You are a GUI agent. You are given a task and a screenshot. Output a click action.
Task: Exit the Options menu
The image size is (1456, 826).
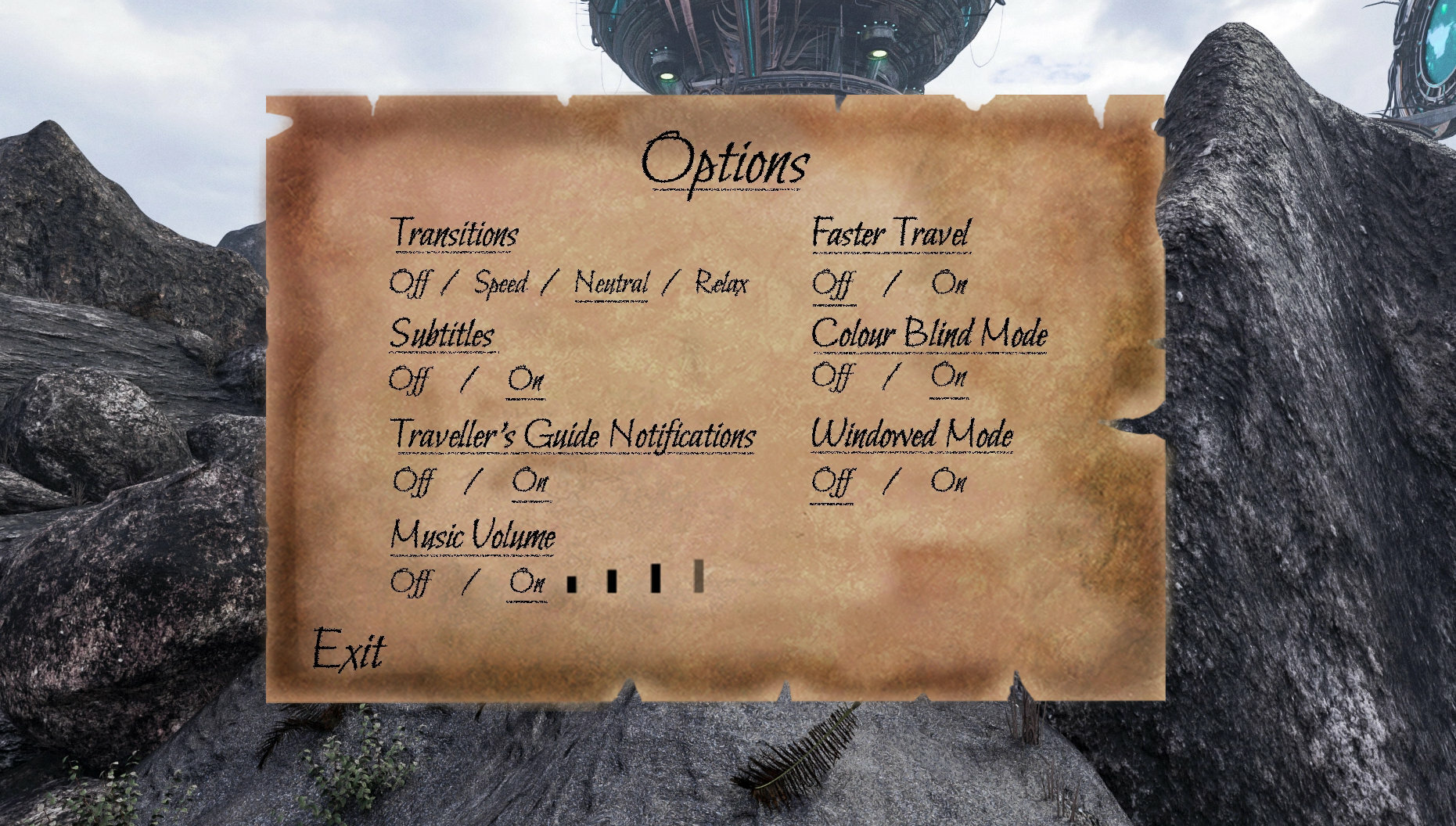click(x=349, y=651)
